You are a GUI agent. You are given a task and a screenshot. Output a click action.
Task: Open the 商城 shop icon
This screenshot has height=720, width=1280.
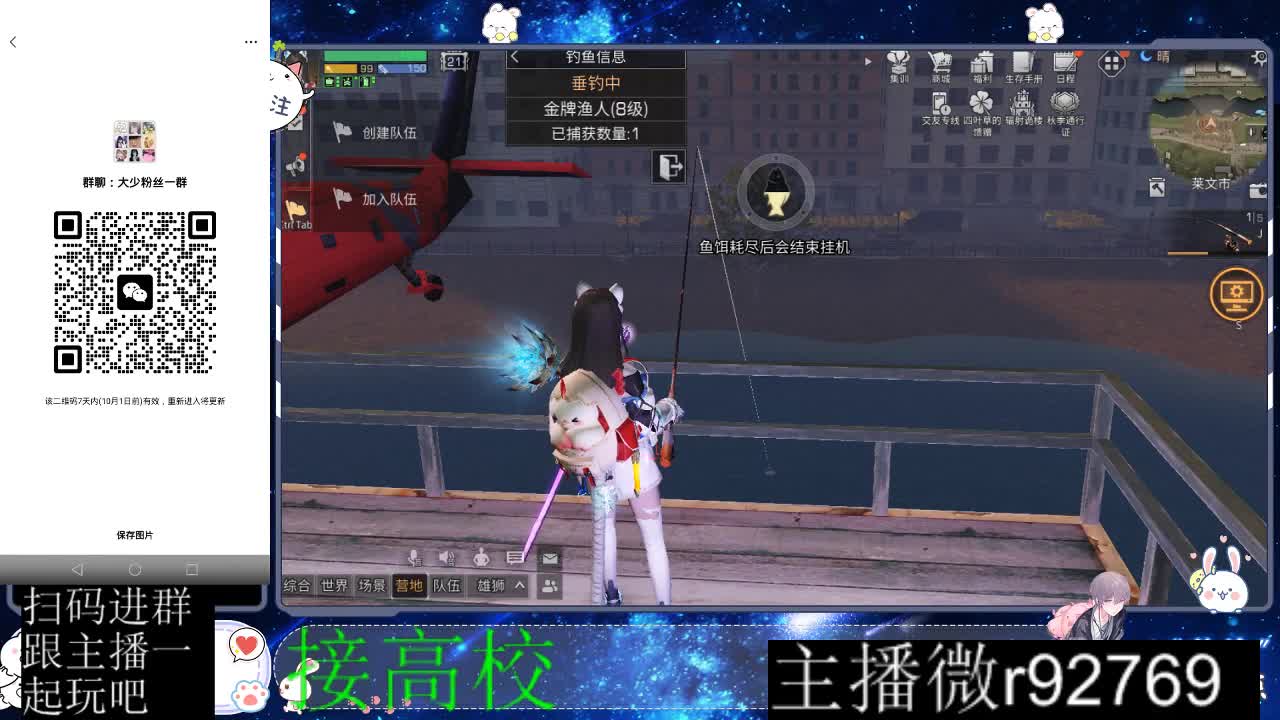(940, 62)
